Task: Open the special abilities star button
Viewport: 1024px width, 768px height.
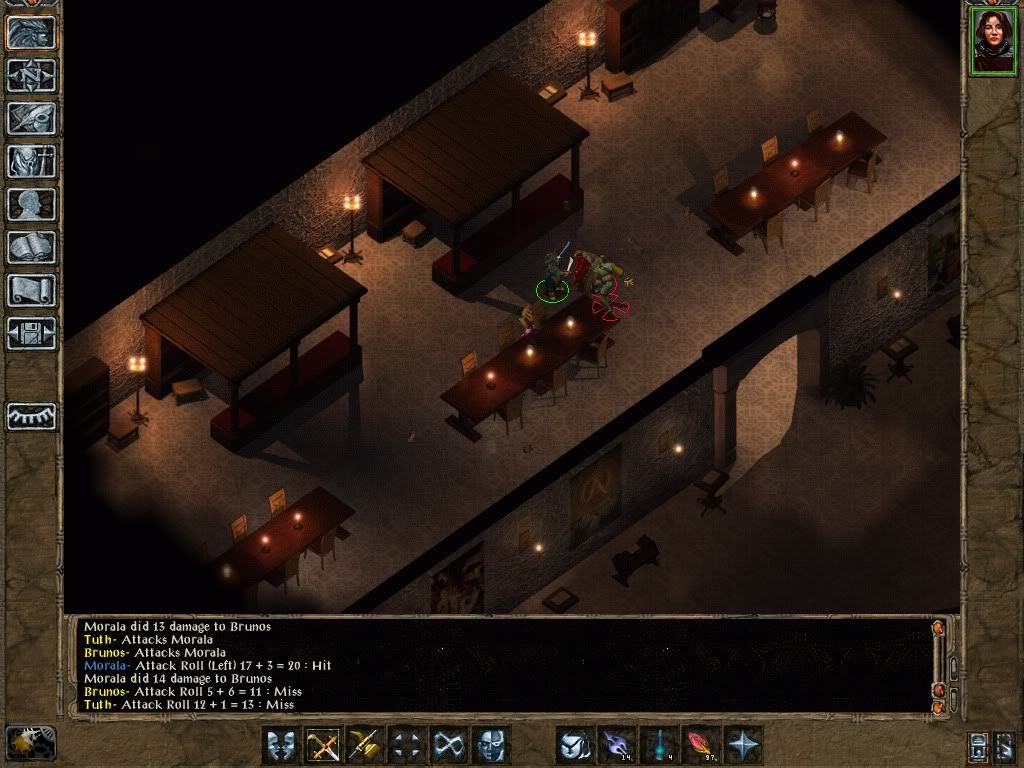Action: pyautogui.click(x=743, y=745)
